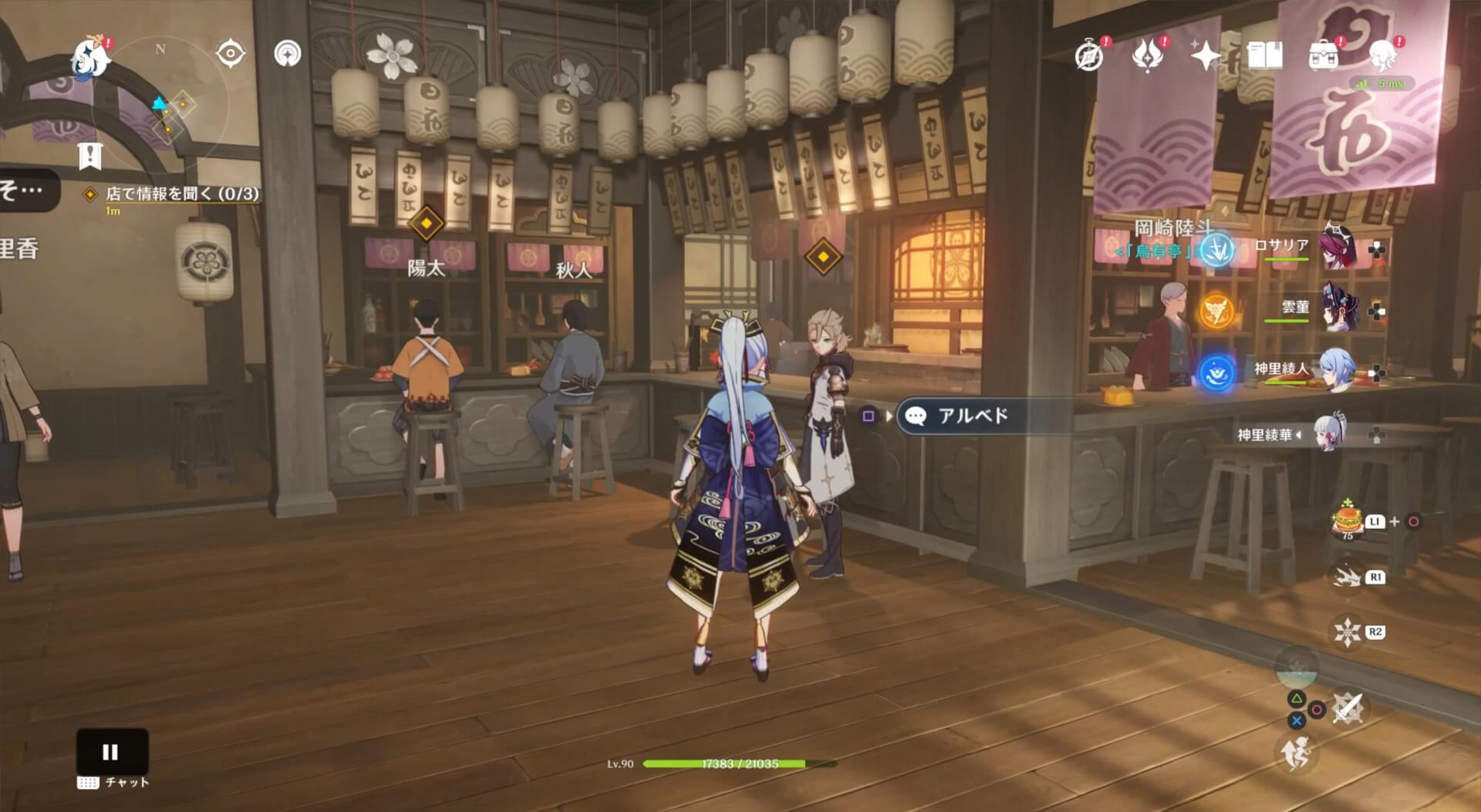Viewport: 1481px width, 812px height.
Task: Open the inventory bag icon
Action: [x=1324, y=54]
